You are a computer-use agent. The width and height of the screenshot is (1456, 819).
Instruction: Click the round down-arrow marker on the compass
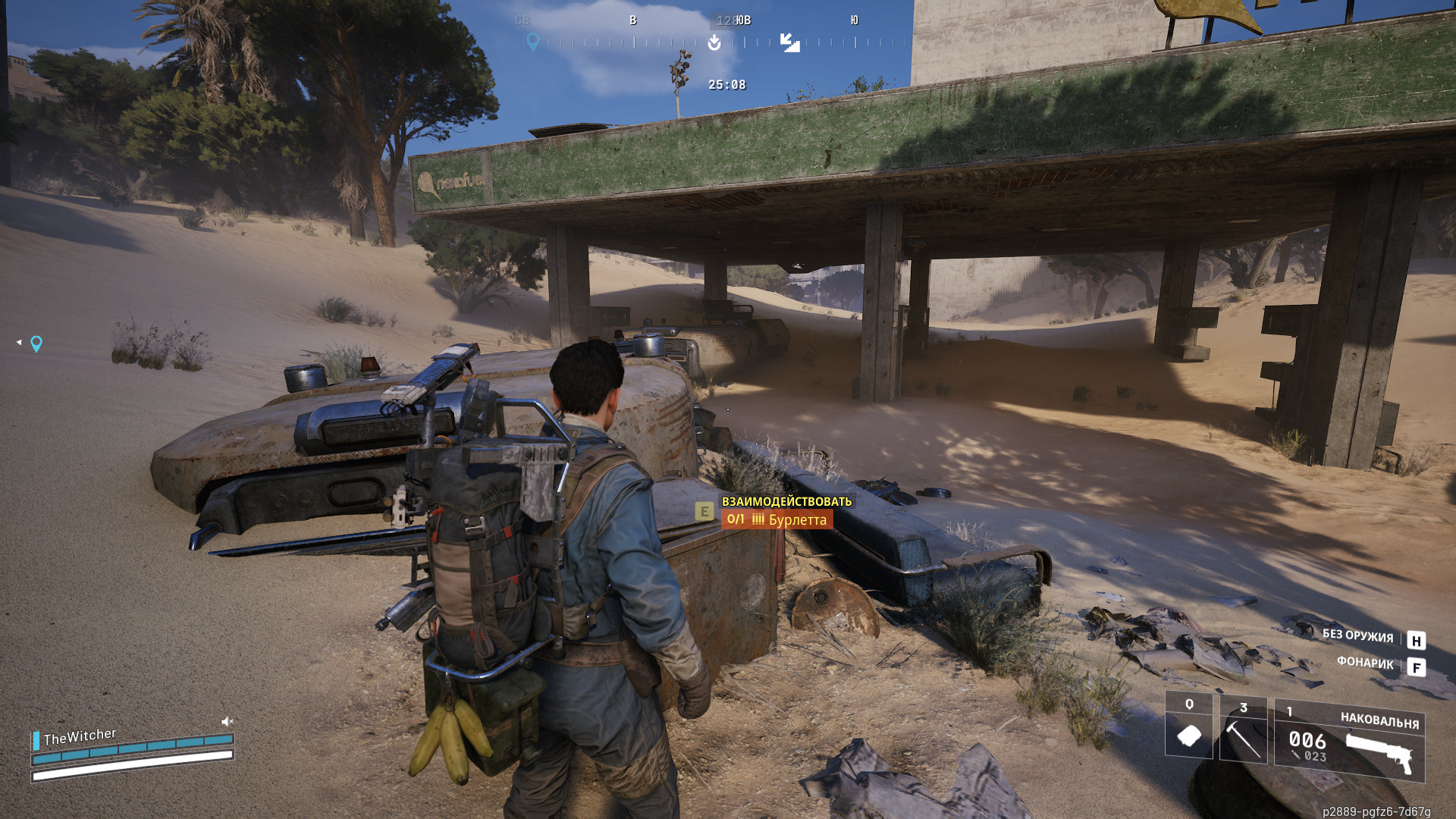[x=714, y=42]
